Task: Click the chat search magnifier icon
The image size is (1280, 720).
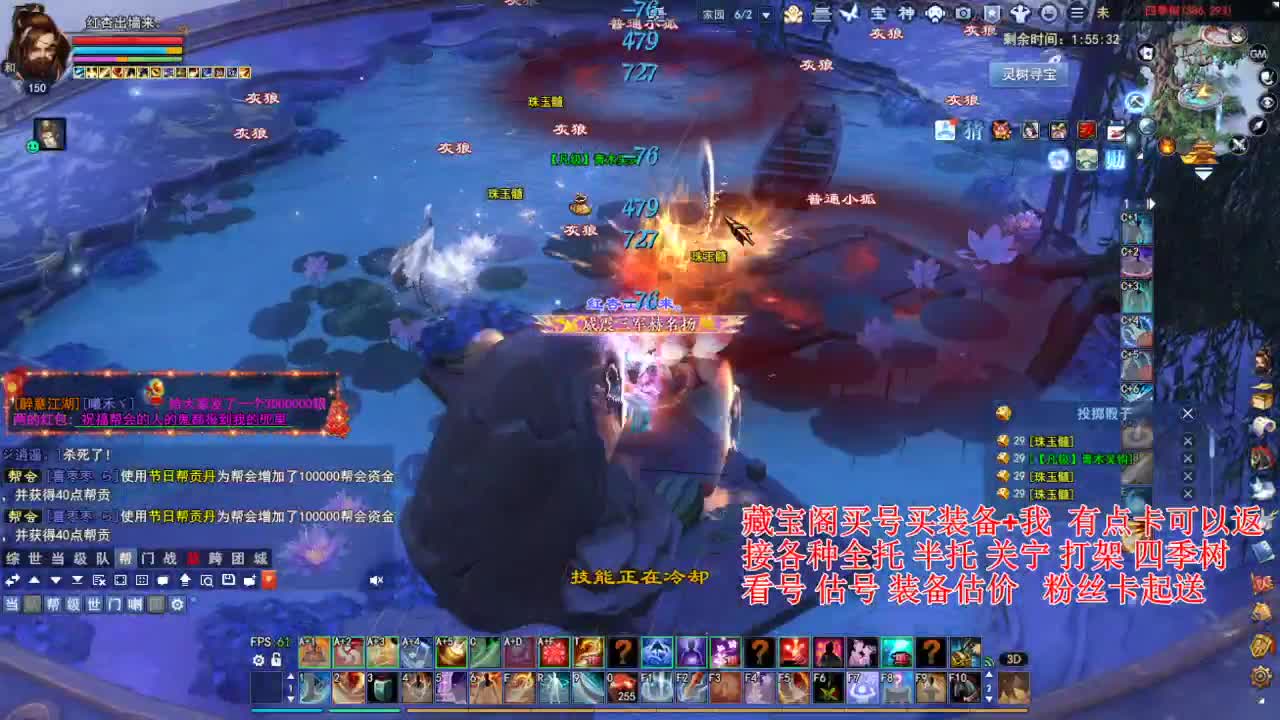Action: click(206, 580)
